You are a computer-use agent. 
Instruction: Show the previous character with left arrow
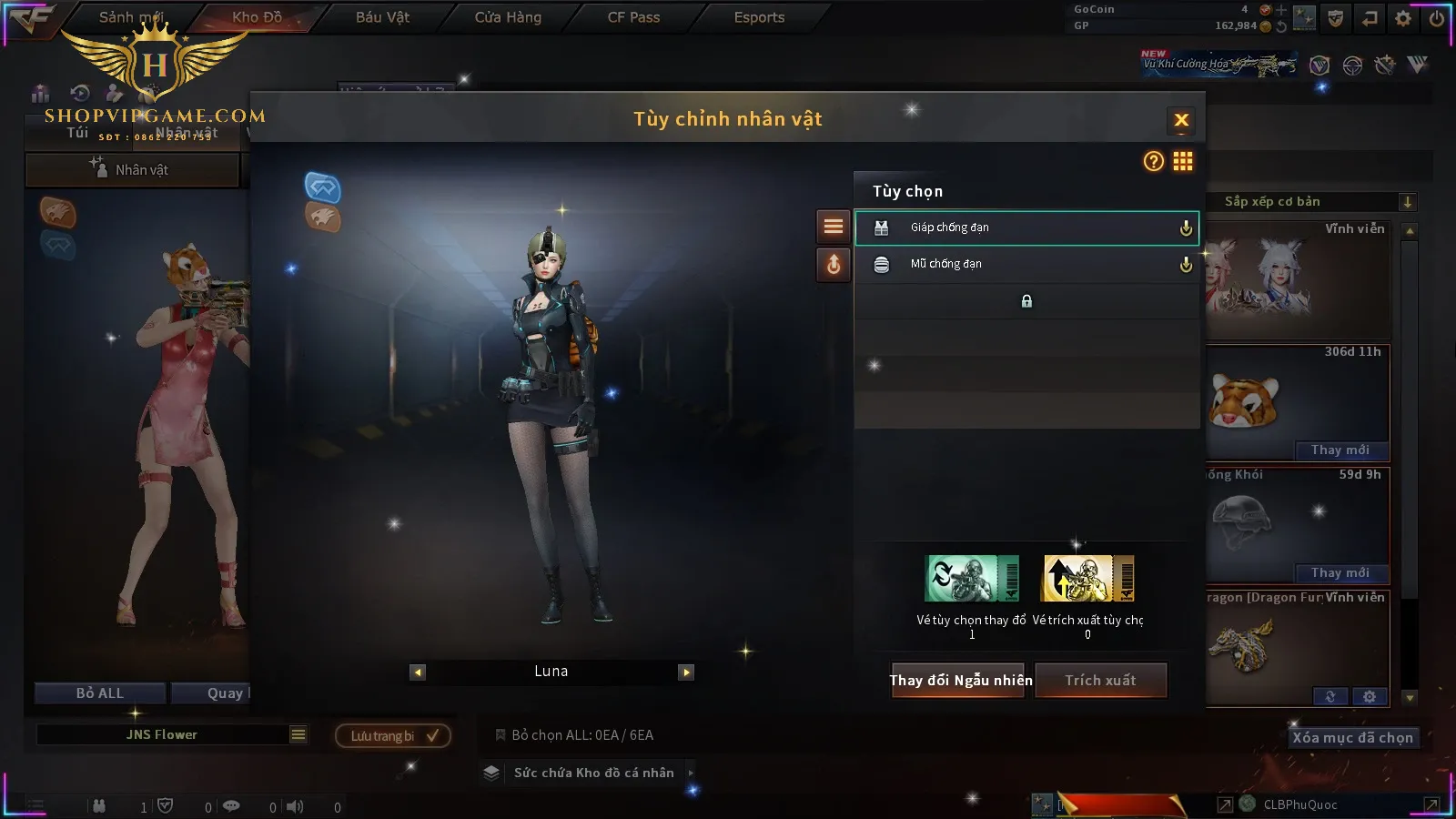point(418,672)
